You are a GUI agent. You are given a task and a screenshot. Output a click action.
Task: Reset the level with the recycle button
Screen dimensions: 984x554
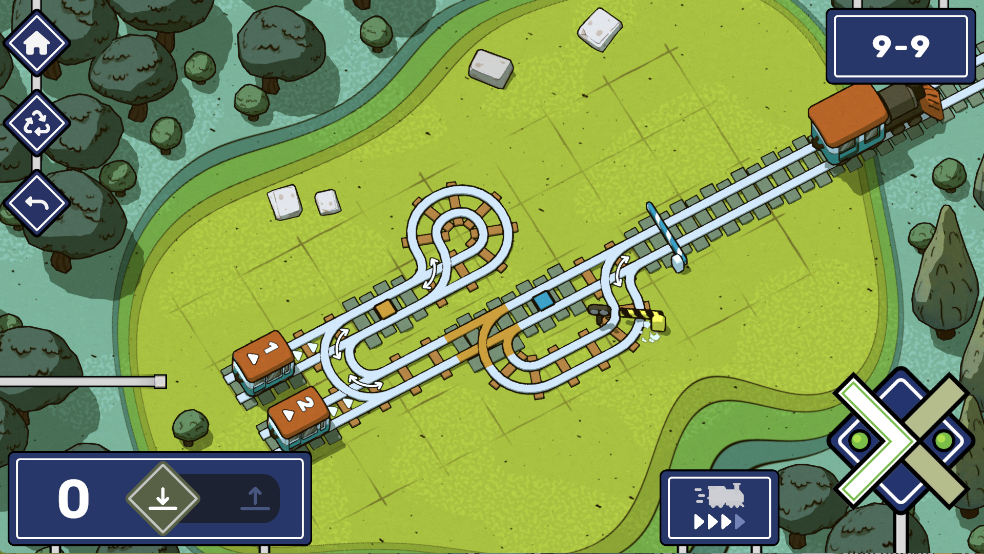click(36, 124)
